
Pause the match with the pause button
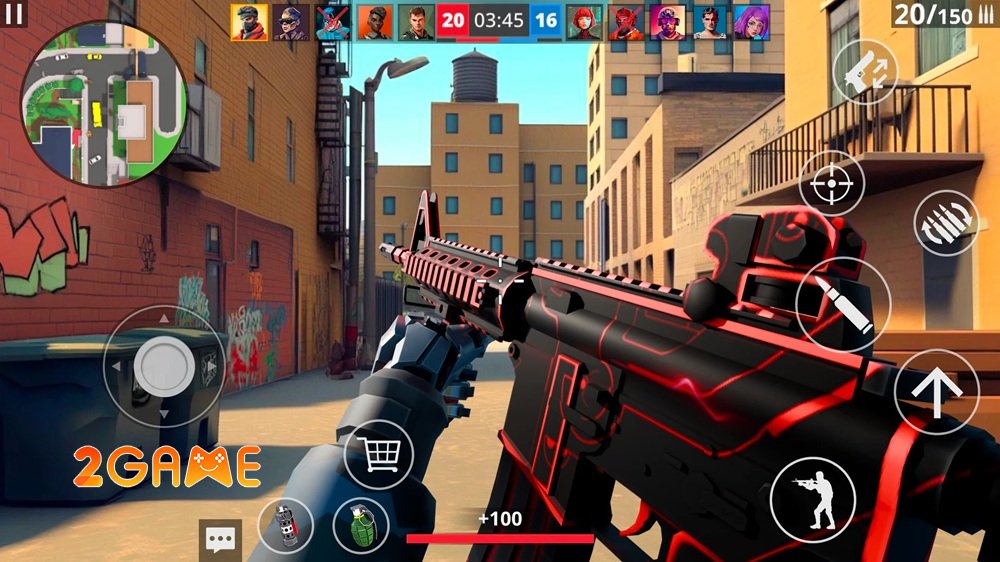coord(15,15)
